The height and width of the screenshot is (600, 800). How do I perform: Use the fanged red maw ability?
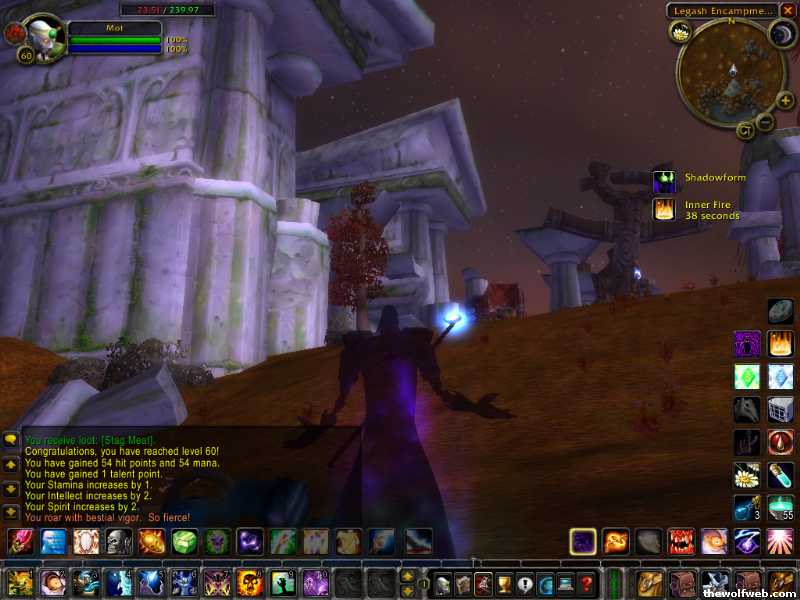tap(682, 542)
